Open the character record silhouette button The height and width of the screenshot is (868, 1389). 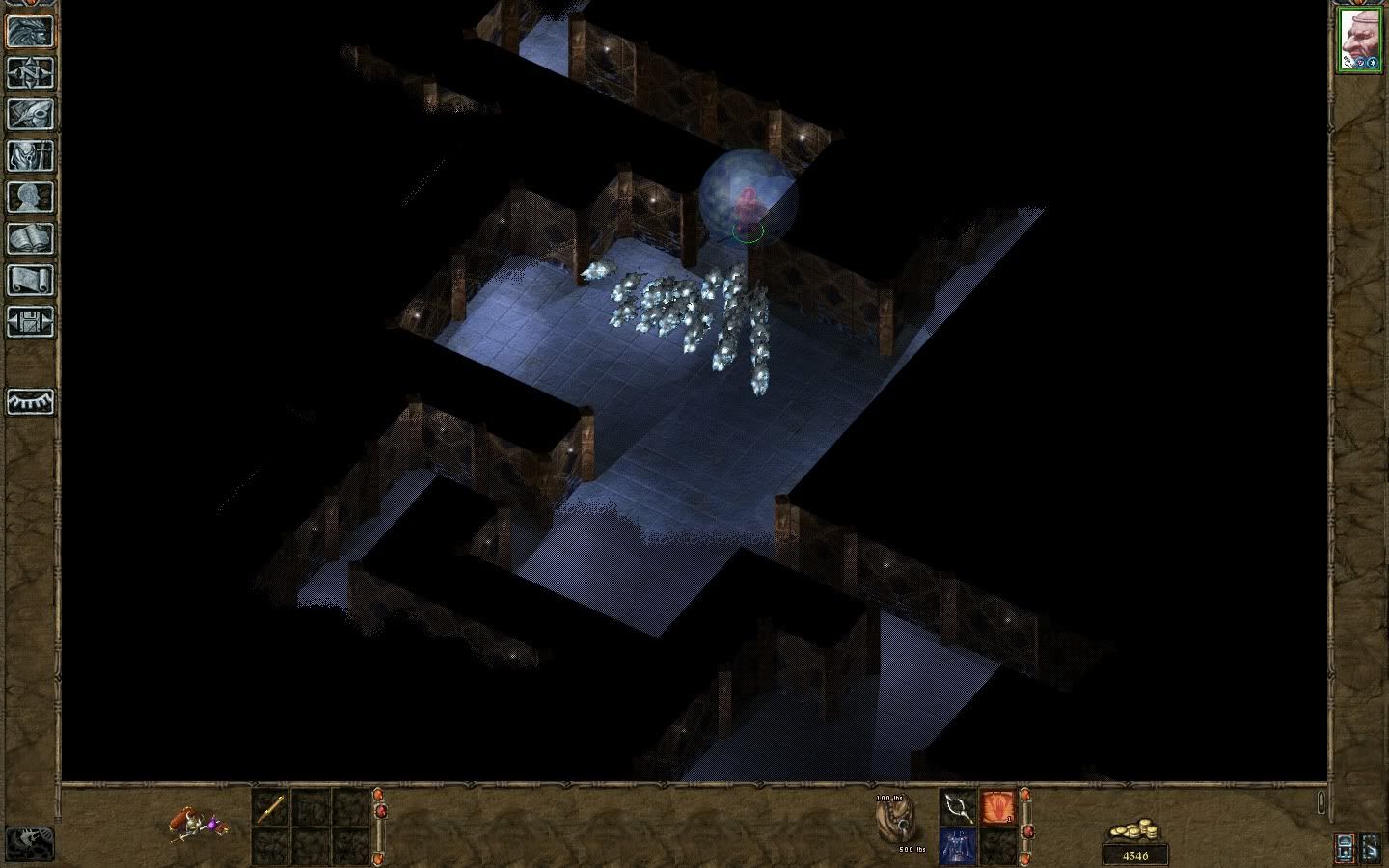tap(30, 198)
